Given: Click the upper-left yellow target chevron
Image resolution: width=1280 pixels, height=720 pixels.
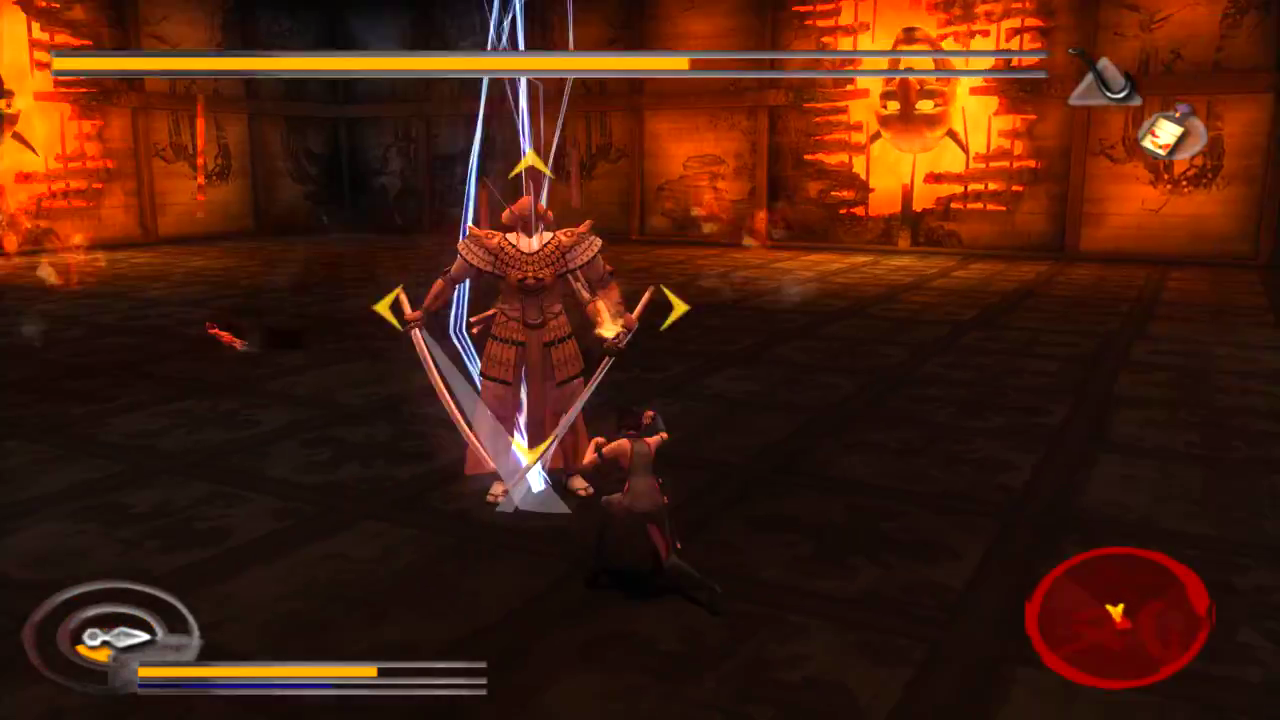Looking at the screenshot, I should coord(390,305).
